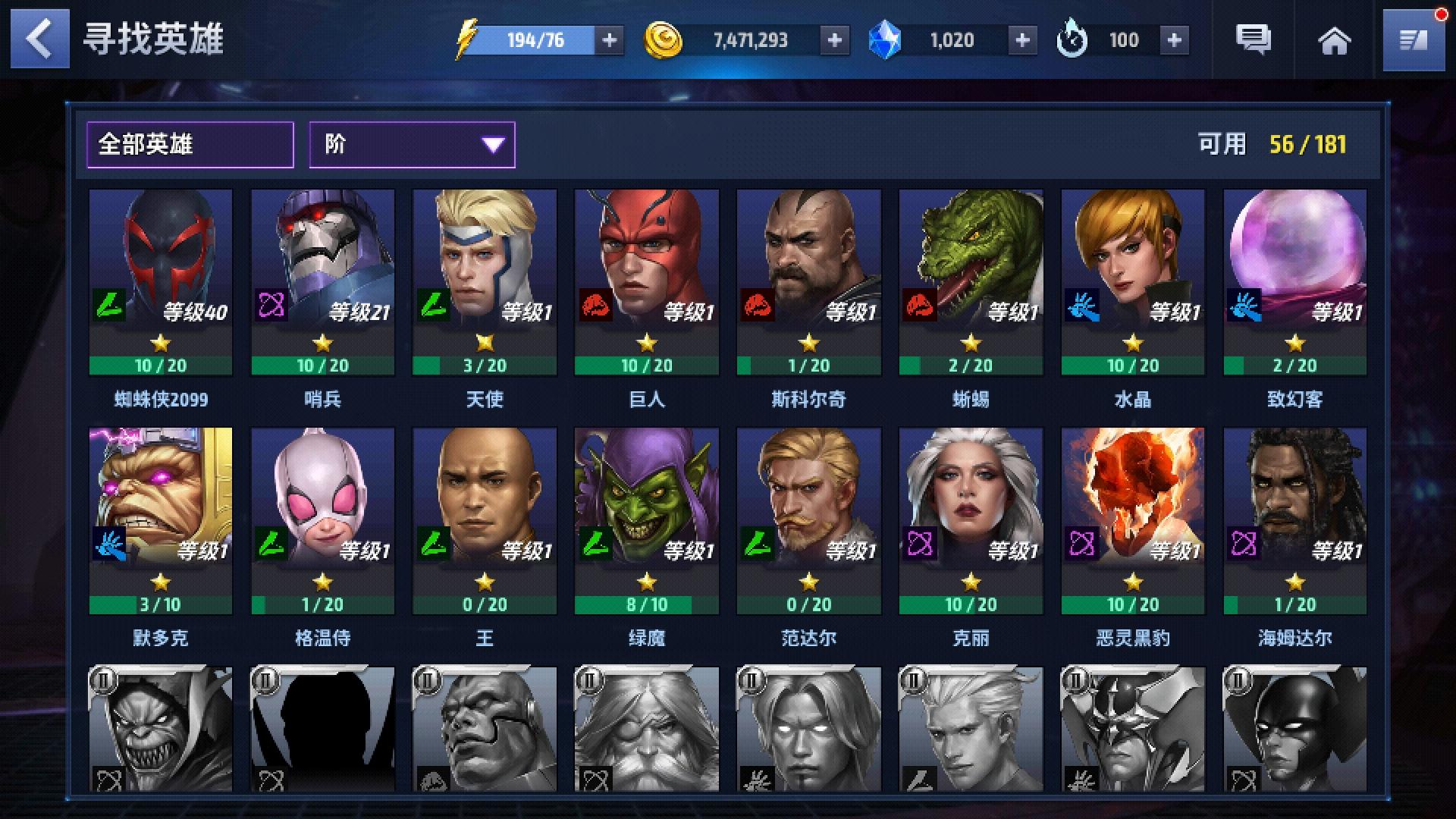Image resolution: width=1456 pixels, height=819 pixels.
Task: Open the 阶 sort dropdown
Action: pyautogui.click(x=412, y=144)
